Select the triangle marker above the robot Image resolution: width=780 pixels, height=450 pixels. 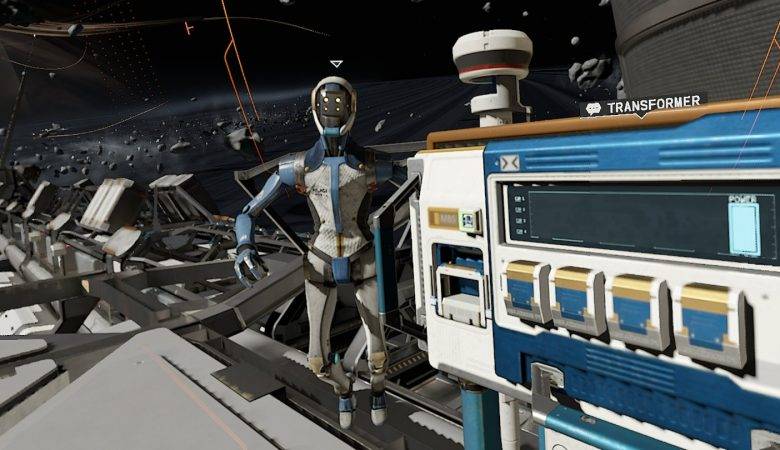click(336, 64)
